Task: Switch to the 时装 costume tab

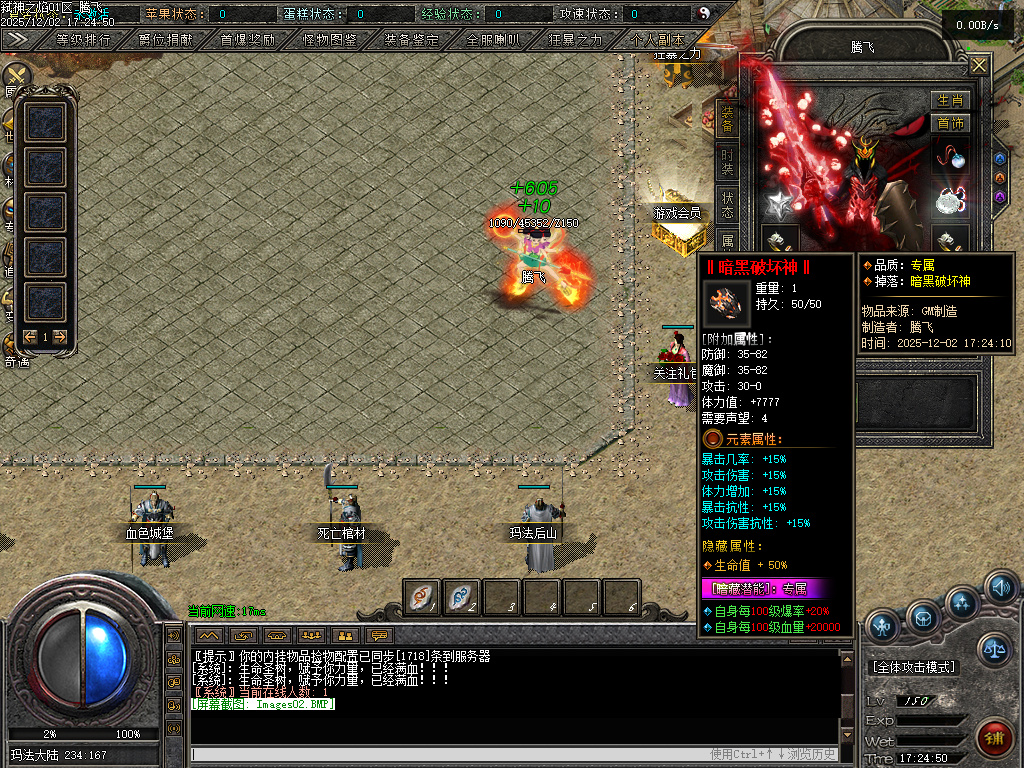Action: (728, 163)
